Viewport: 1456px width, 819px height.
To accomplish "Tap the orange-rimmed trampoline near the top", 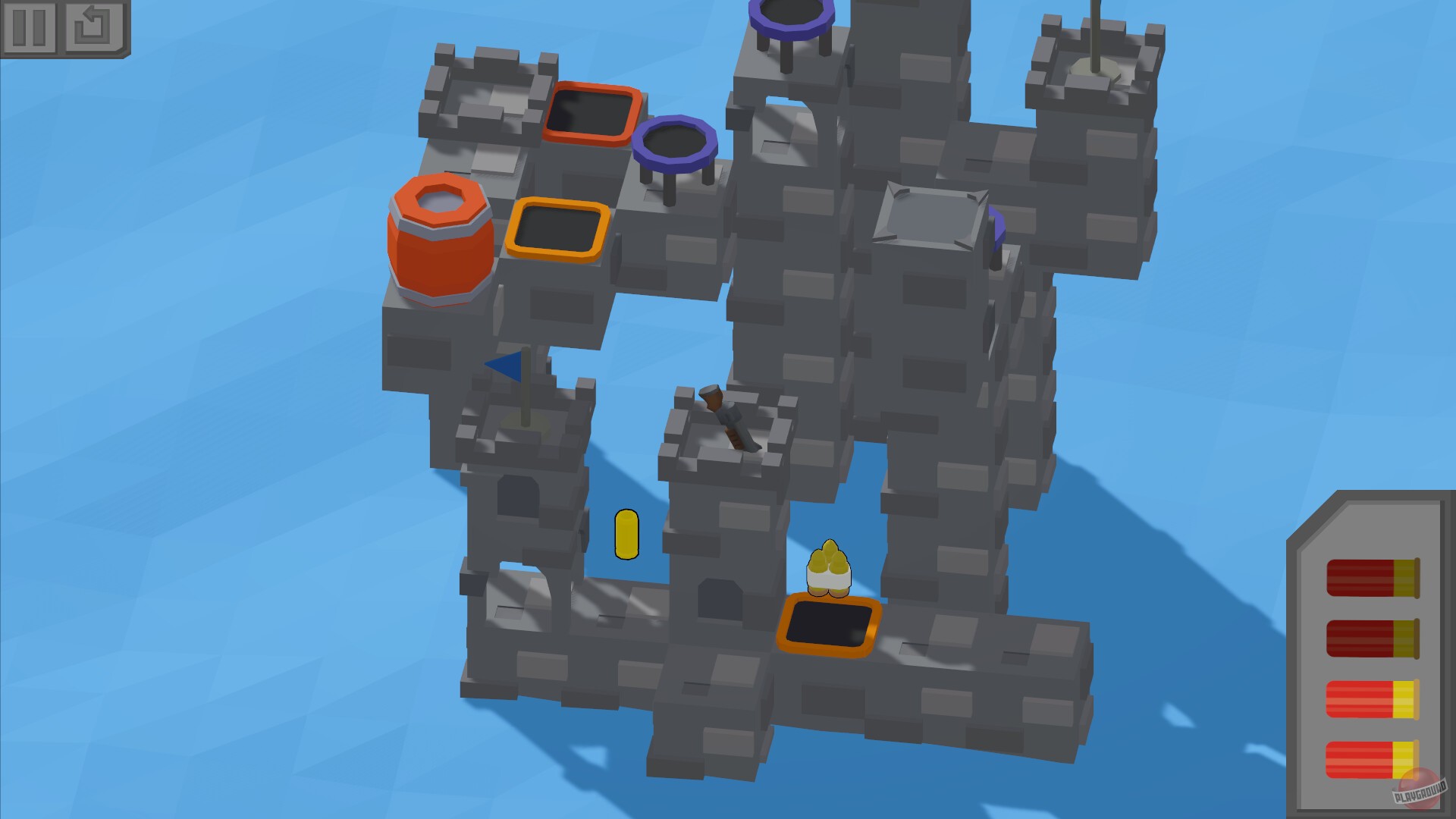I will pos(590,110).
